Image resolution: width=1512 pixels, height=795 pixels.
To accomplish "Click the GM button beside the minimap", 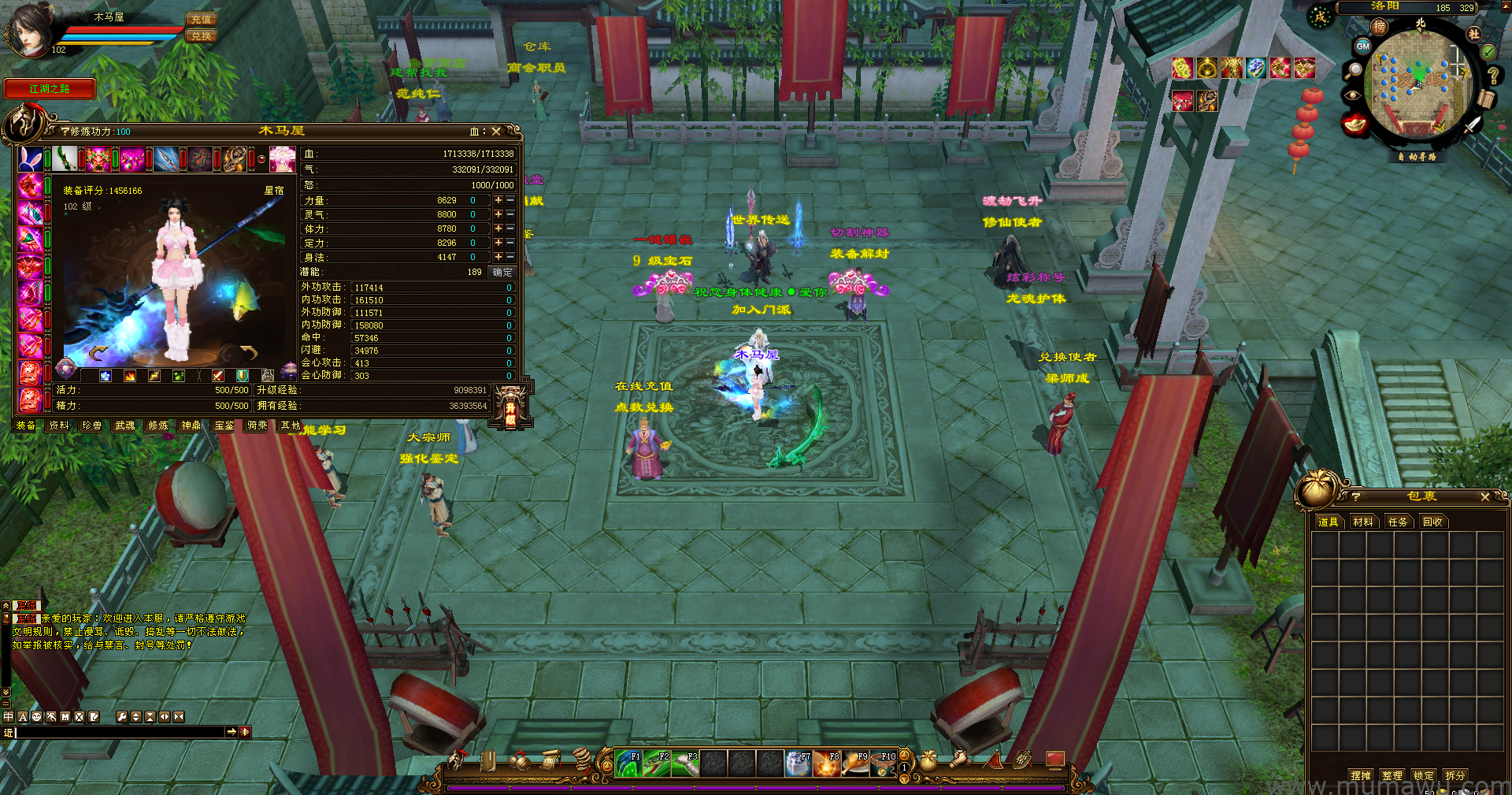I will 1362,46.
